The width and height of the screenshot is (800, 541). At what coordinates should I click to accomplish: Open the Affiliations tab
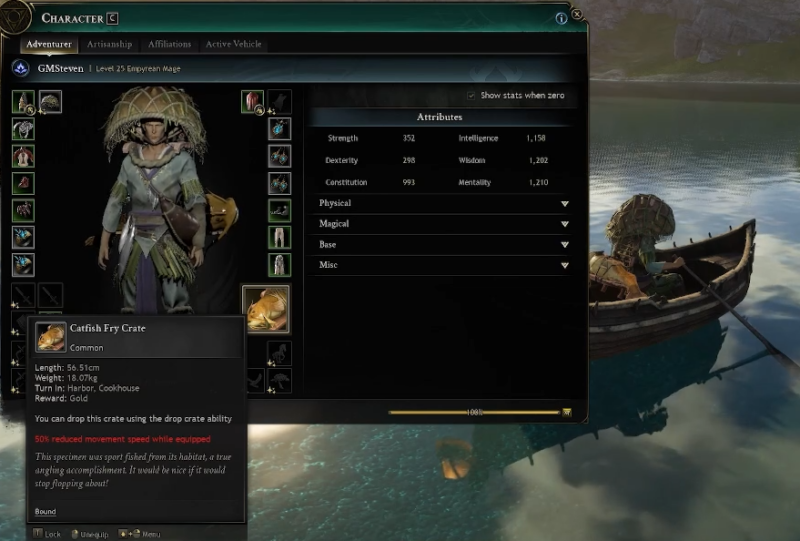pos(169,44)
